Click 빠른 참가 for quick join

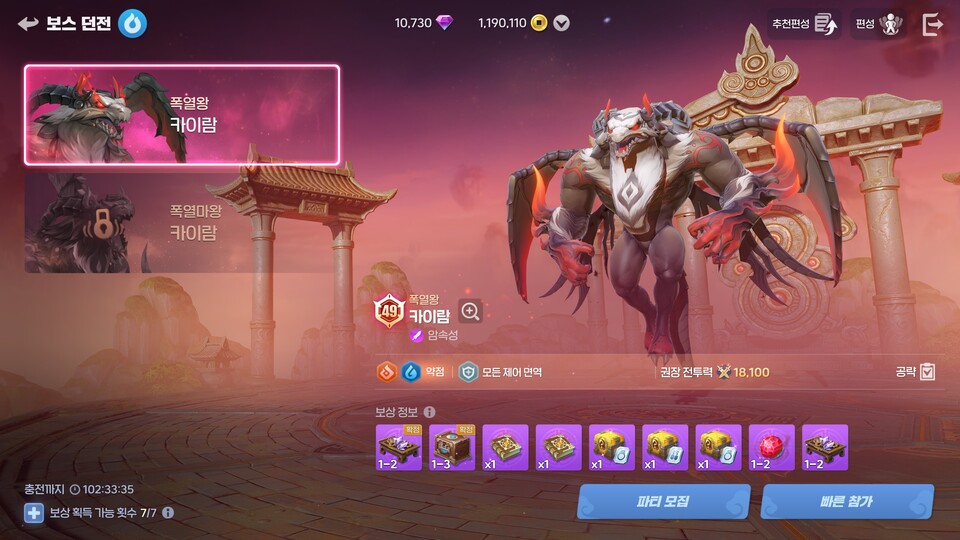tap(847, 501)
